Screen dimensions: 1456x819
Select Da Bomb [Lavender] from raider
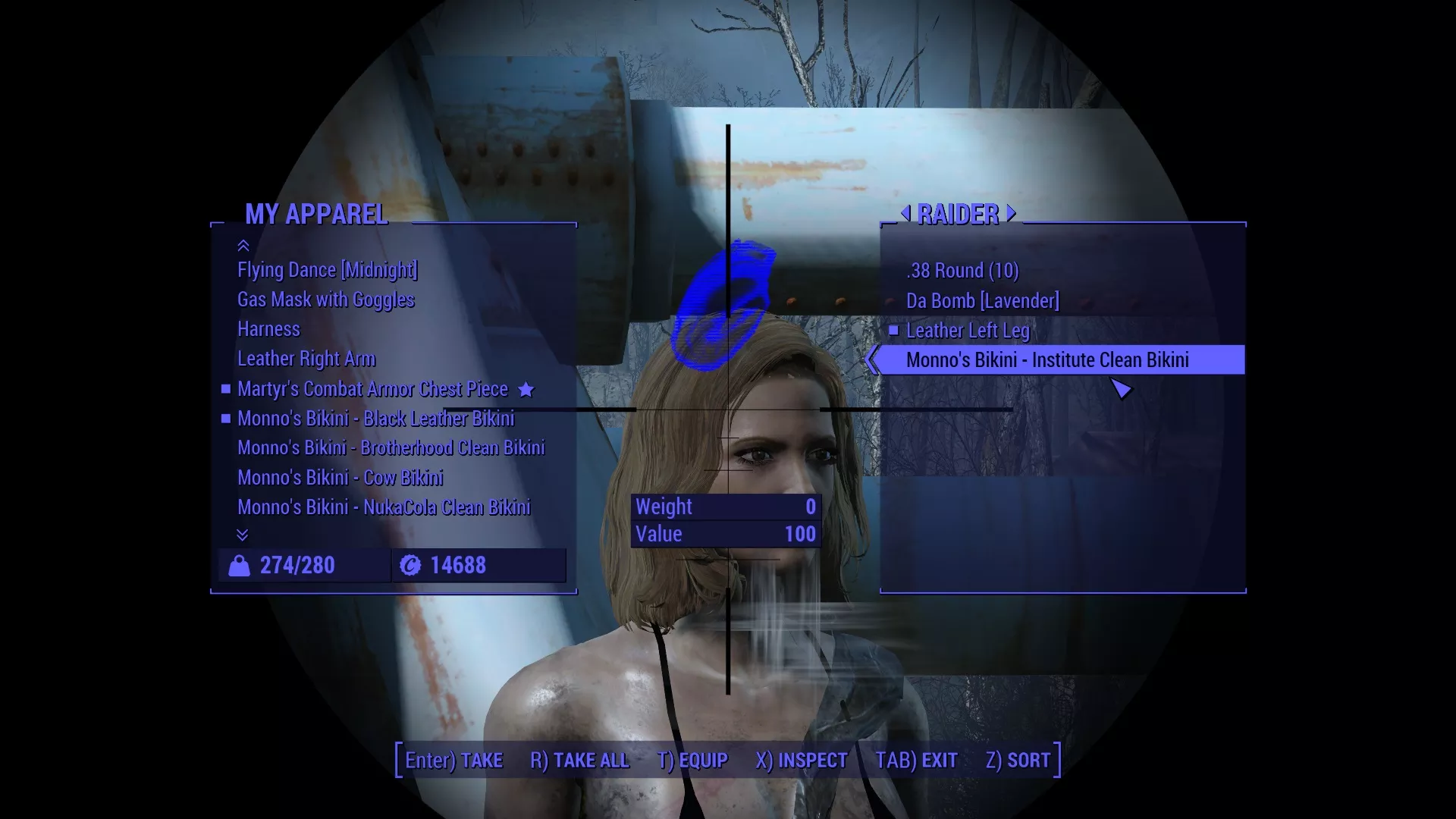point(982,301)
